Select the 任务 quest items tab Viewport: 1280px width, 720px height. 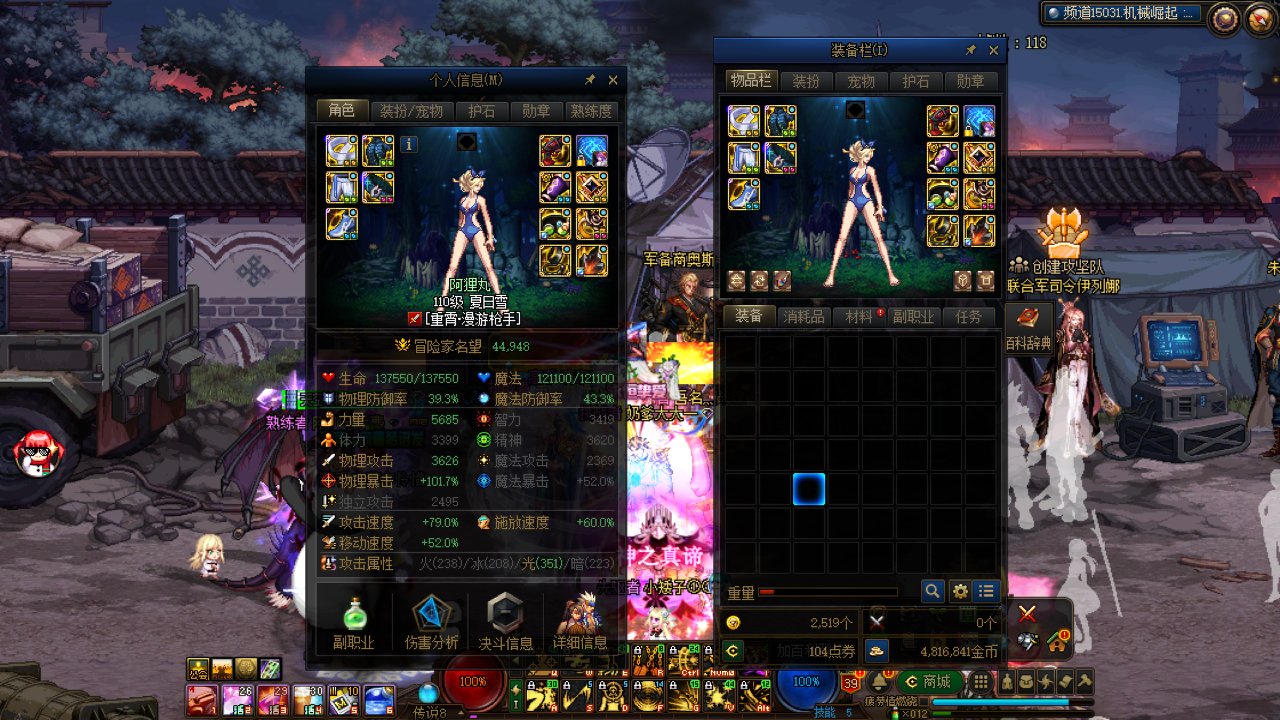point(968,317)
